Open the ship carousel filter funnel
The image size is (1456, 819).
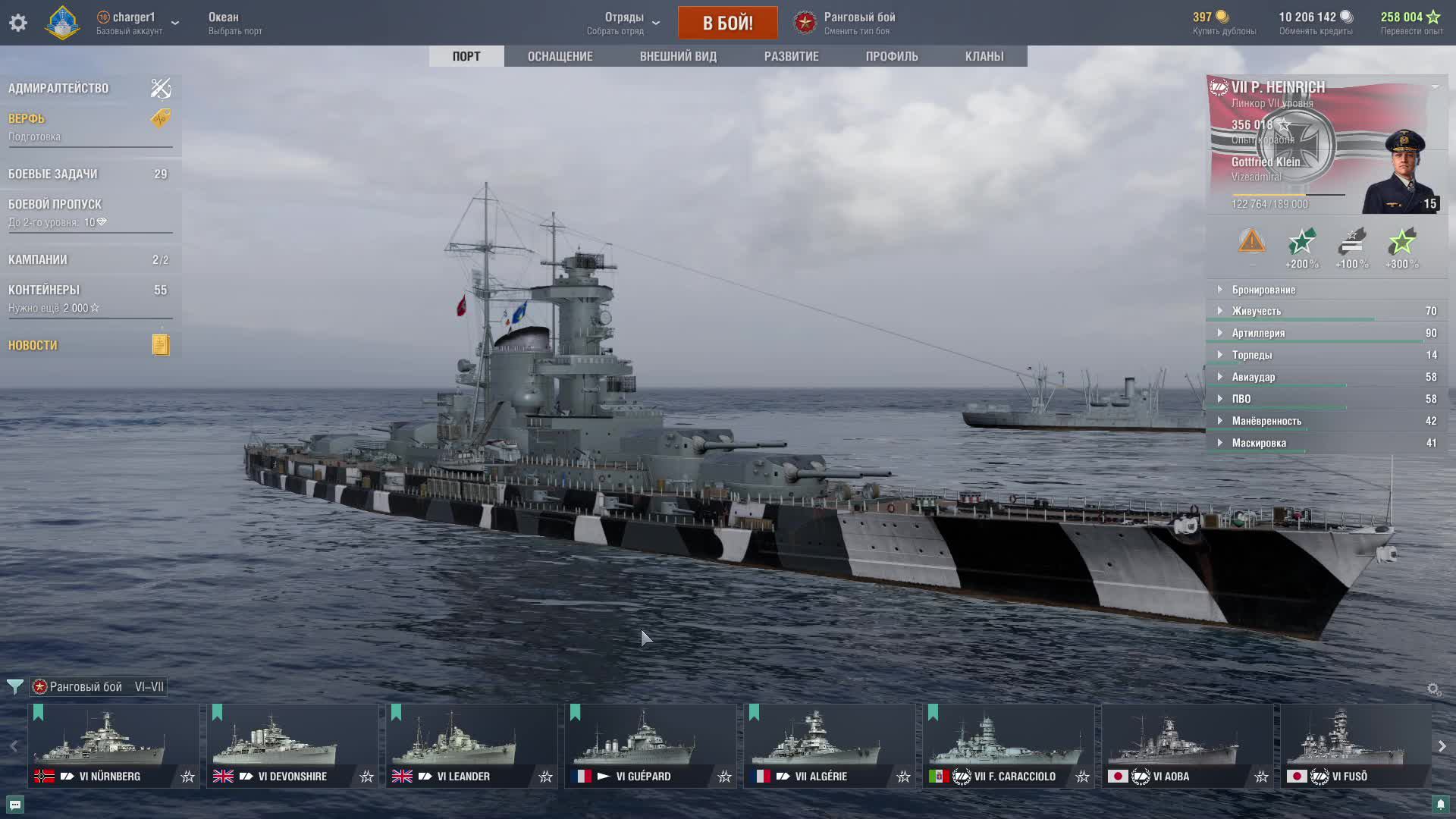[14, 687]
